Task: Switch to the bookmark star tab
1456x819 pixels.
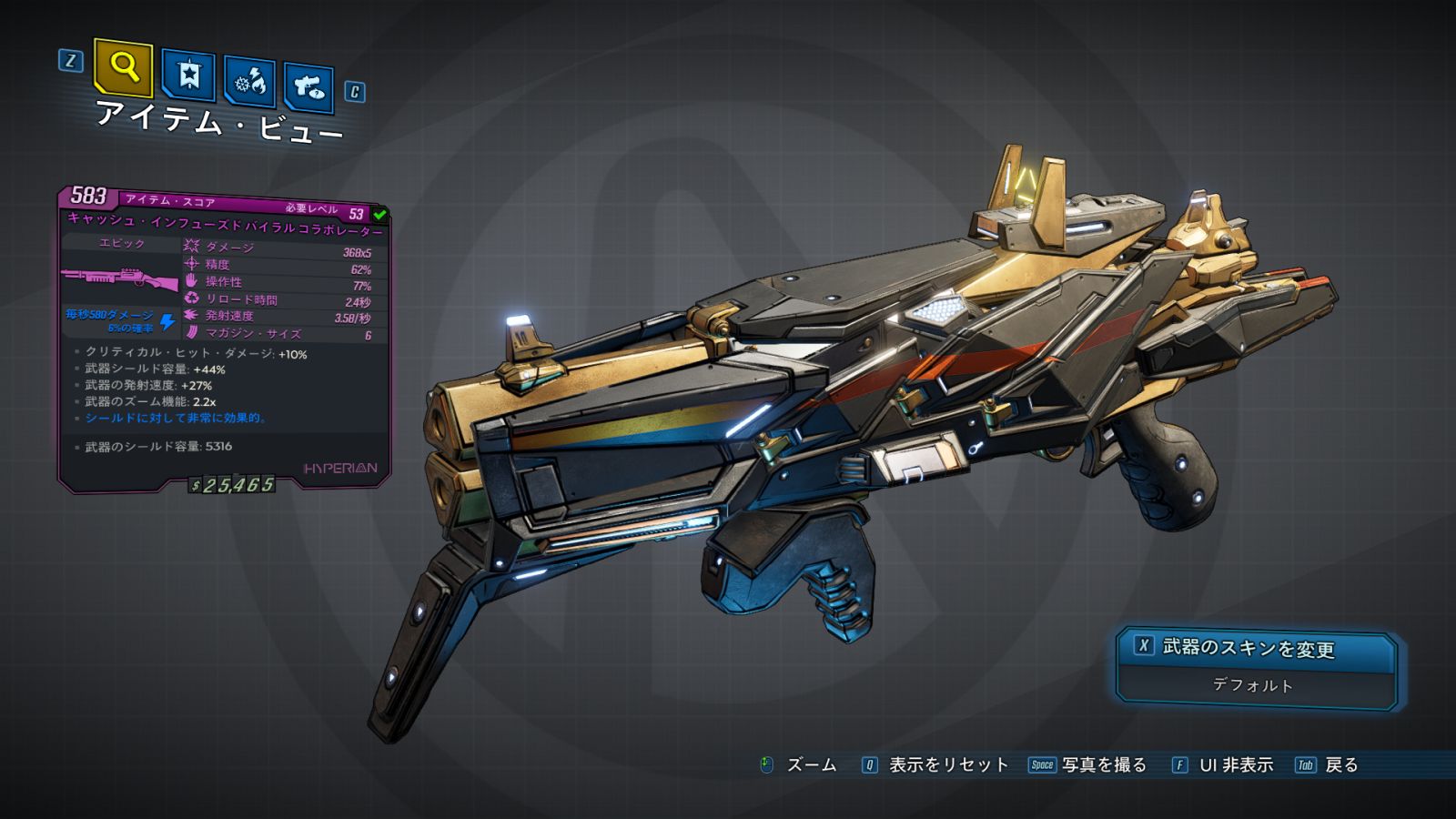Action: 188,76
